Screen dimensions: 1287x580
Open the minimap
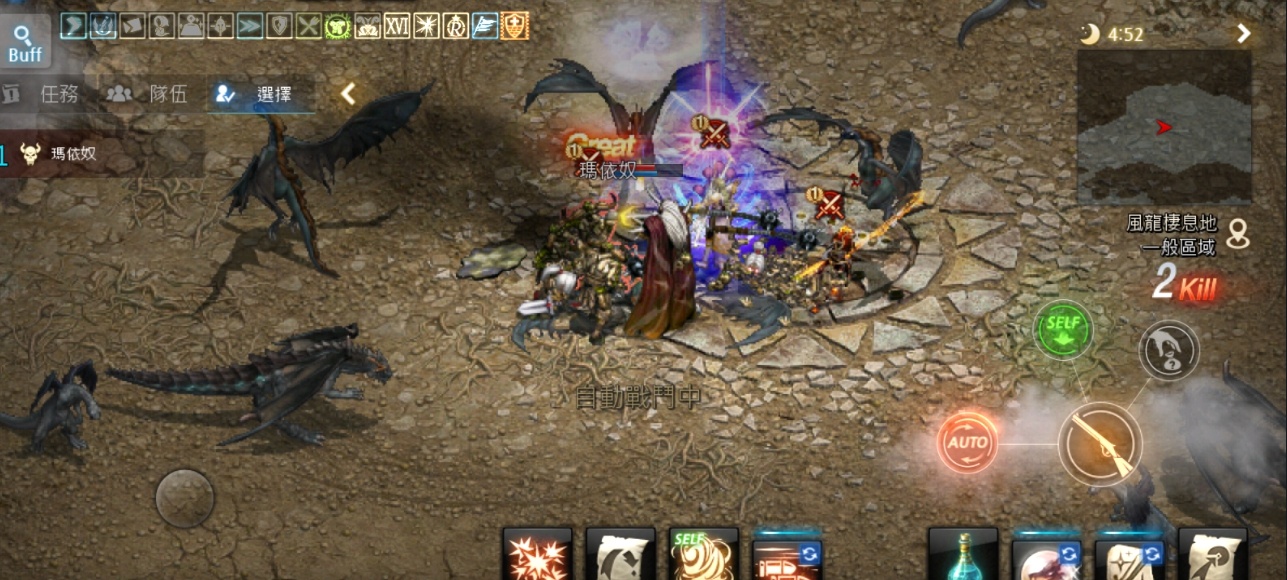point(1164,127)
